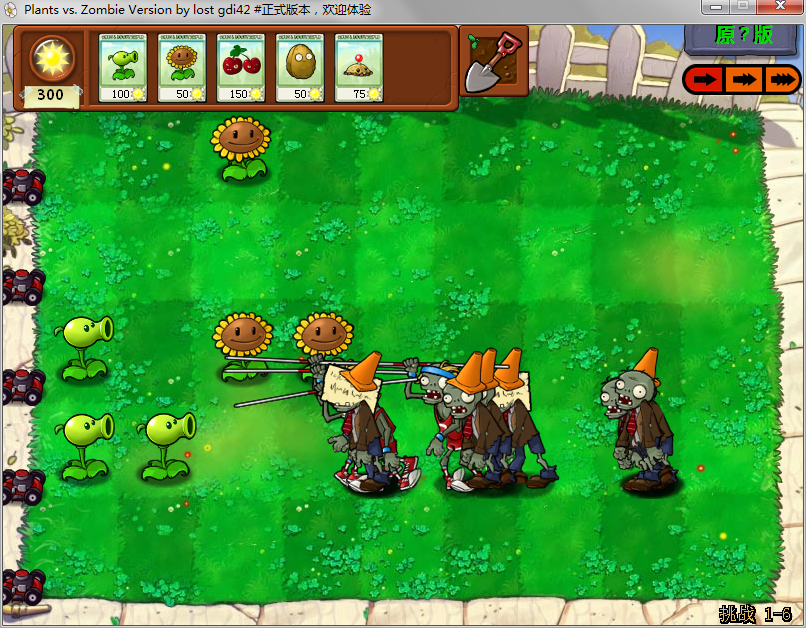
Task: Pick the Sunflower seed packet
Action: [x=182, y=68]
